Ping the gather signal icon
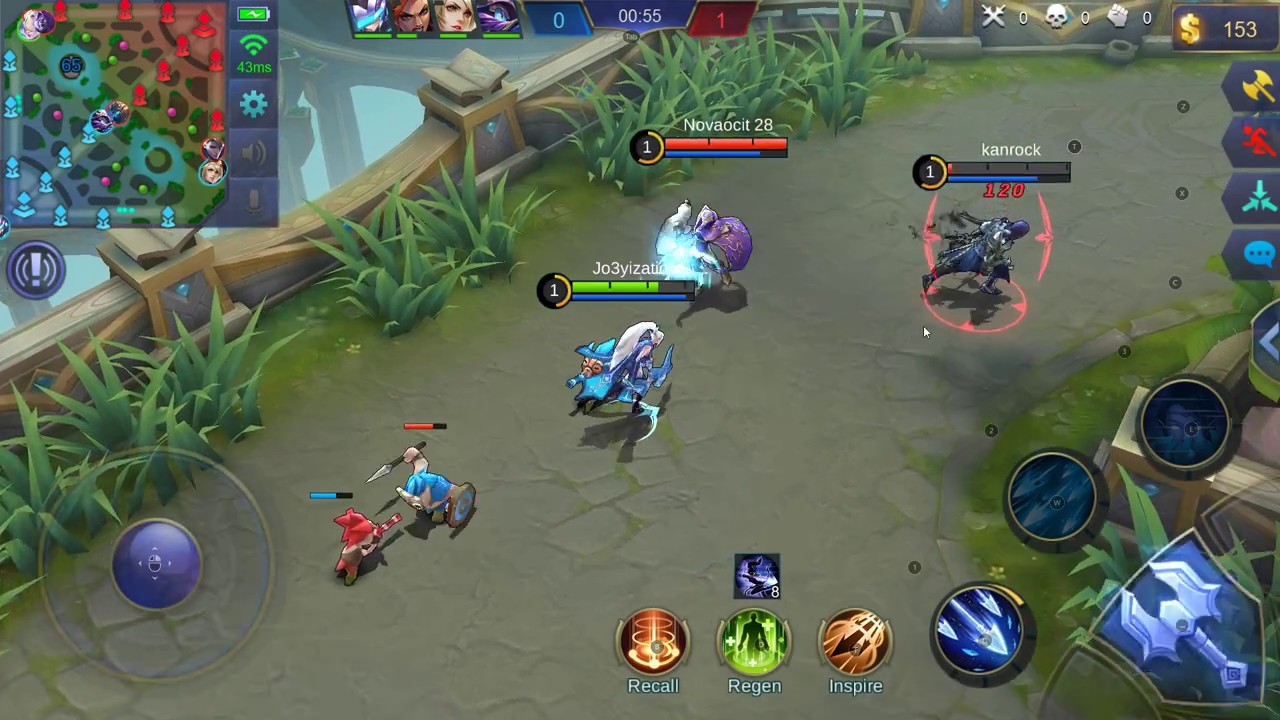Image resolution: width=1280 pixels, height=720 pixels. [1259, 198]
